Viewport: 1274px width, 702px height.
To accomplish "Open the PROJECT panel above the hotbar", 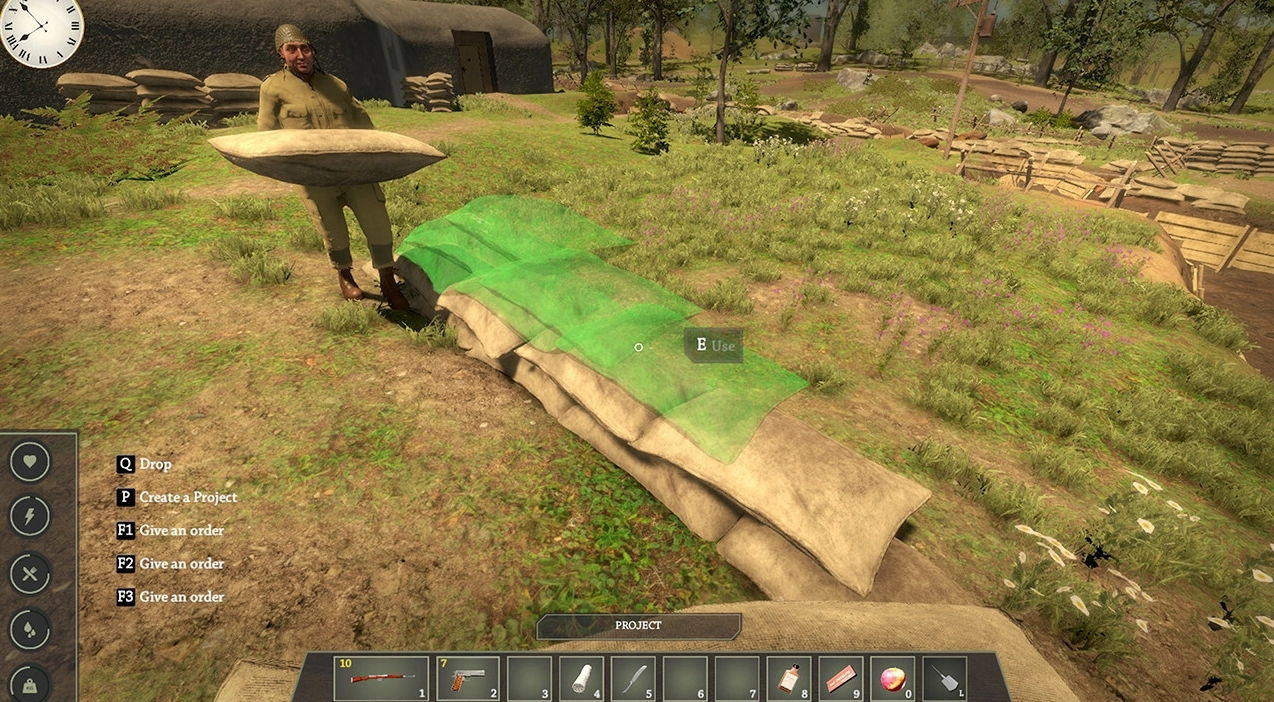I will (x=638, y=626).
